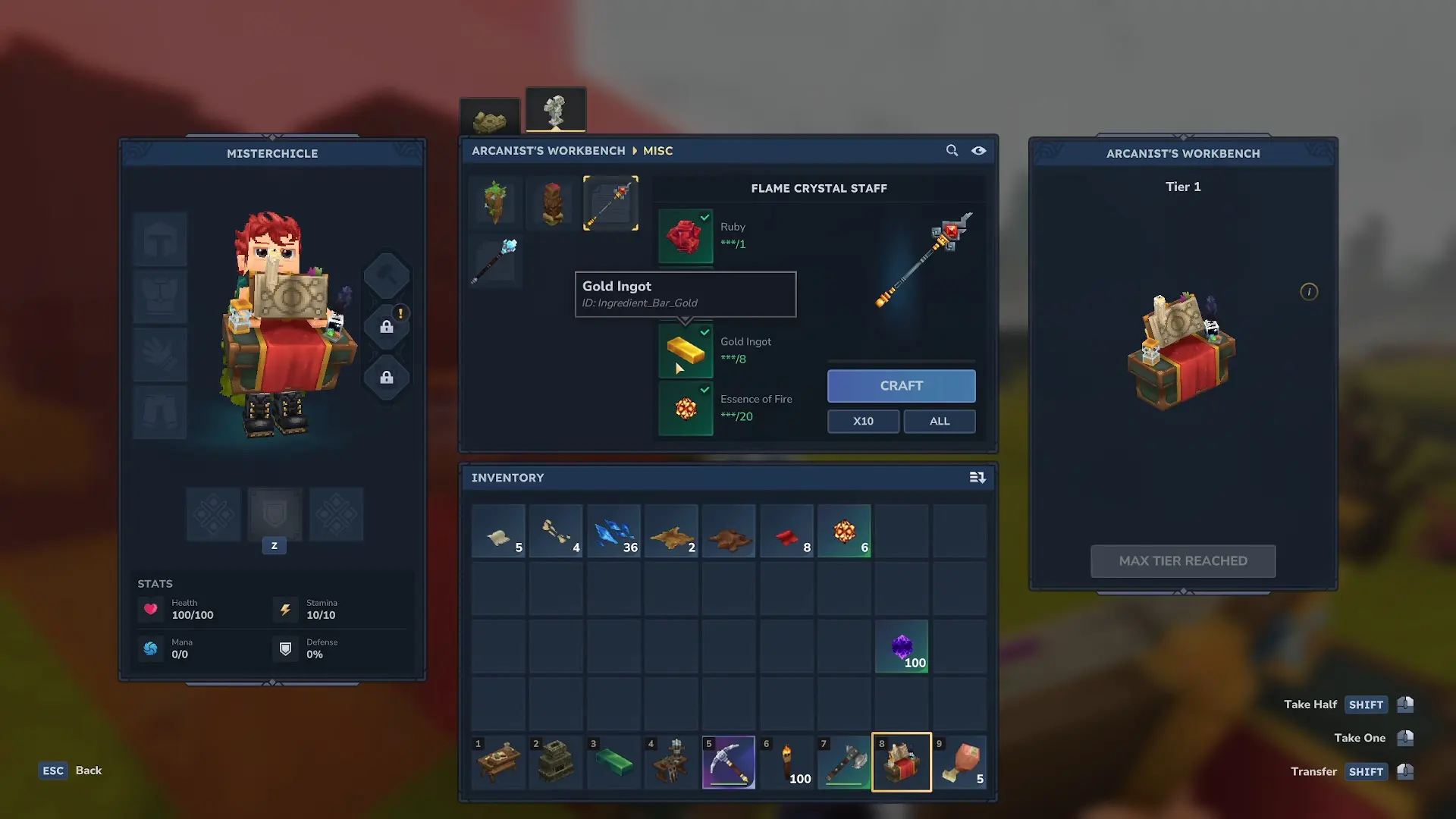Toggle the eye visibility filter
The width and height of the screenshot is (1456, 819).
[x=979, y=150]
